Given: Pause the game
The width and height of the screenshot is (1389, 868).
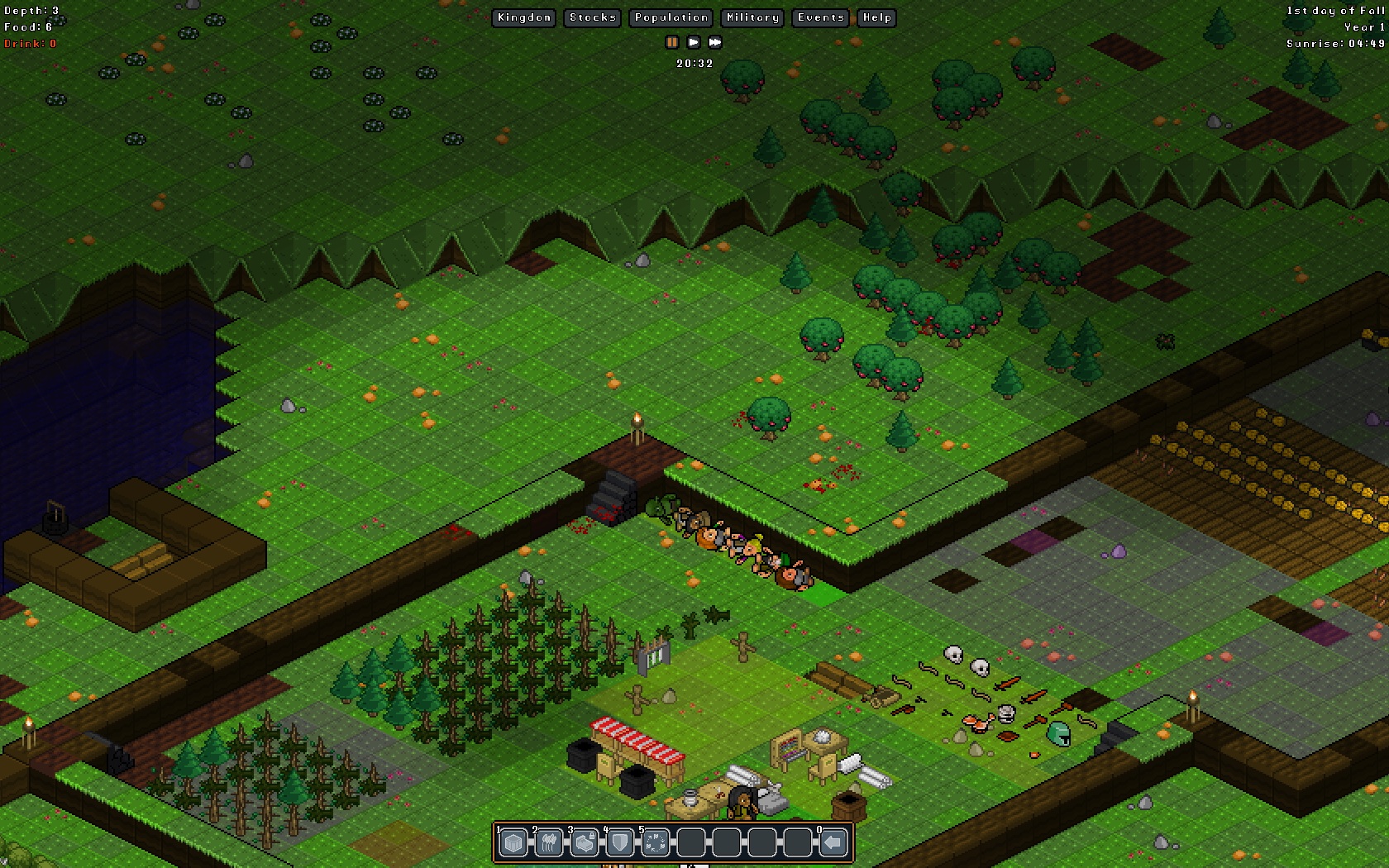Looking at the screenshot, I should pyautogui.click(x=672, y=42).
